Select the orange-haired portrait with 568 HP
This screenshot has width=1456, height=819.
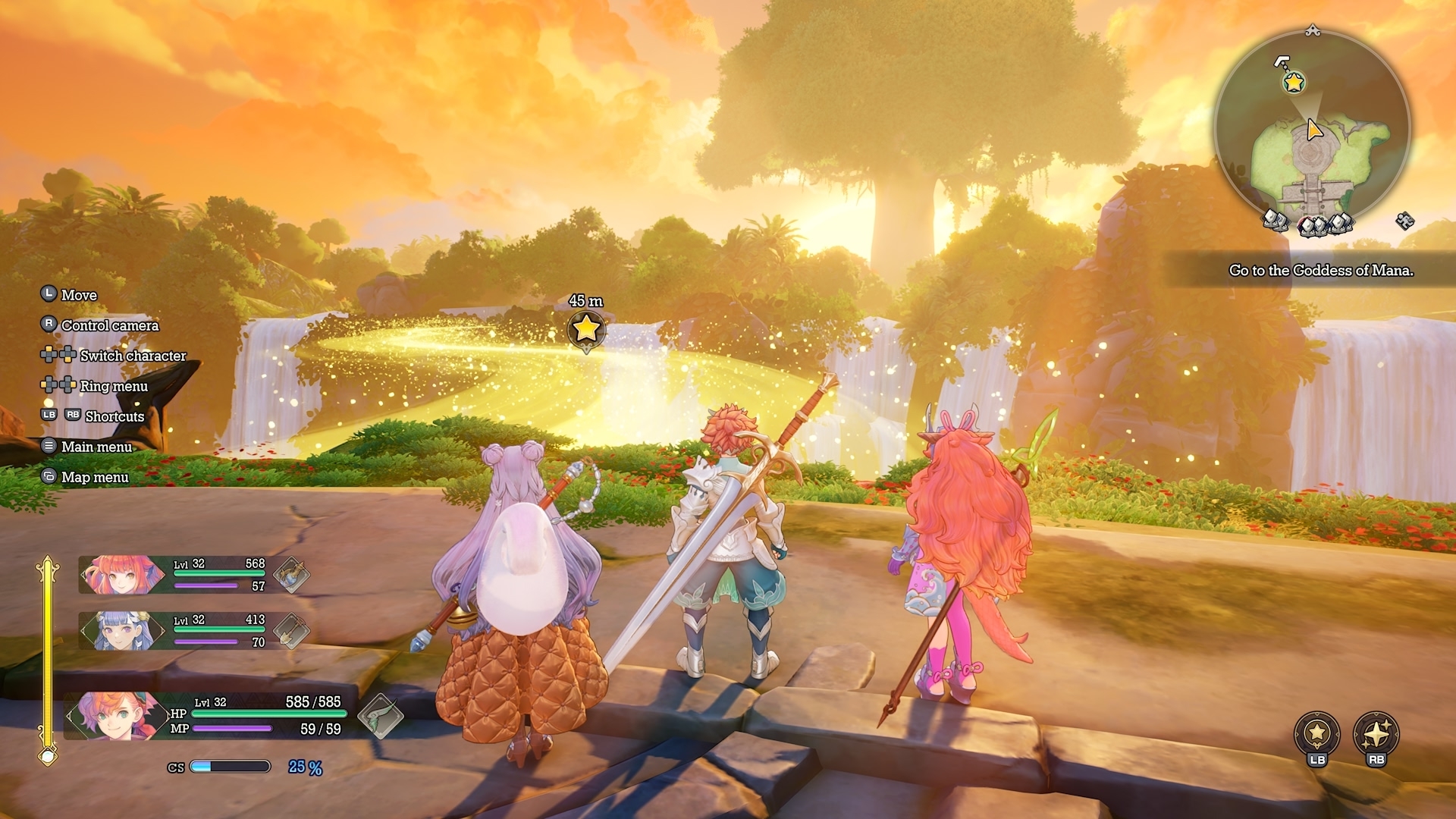click(x=121, y=576)
